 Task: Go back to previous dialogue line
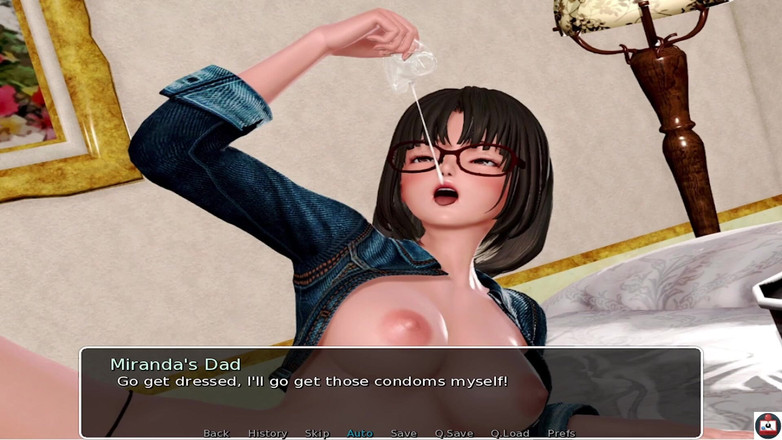coord(216,433)
